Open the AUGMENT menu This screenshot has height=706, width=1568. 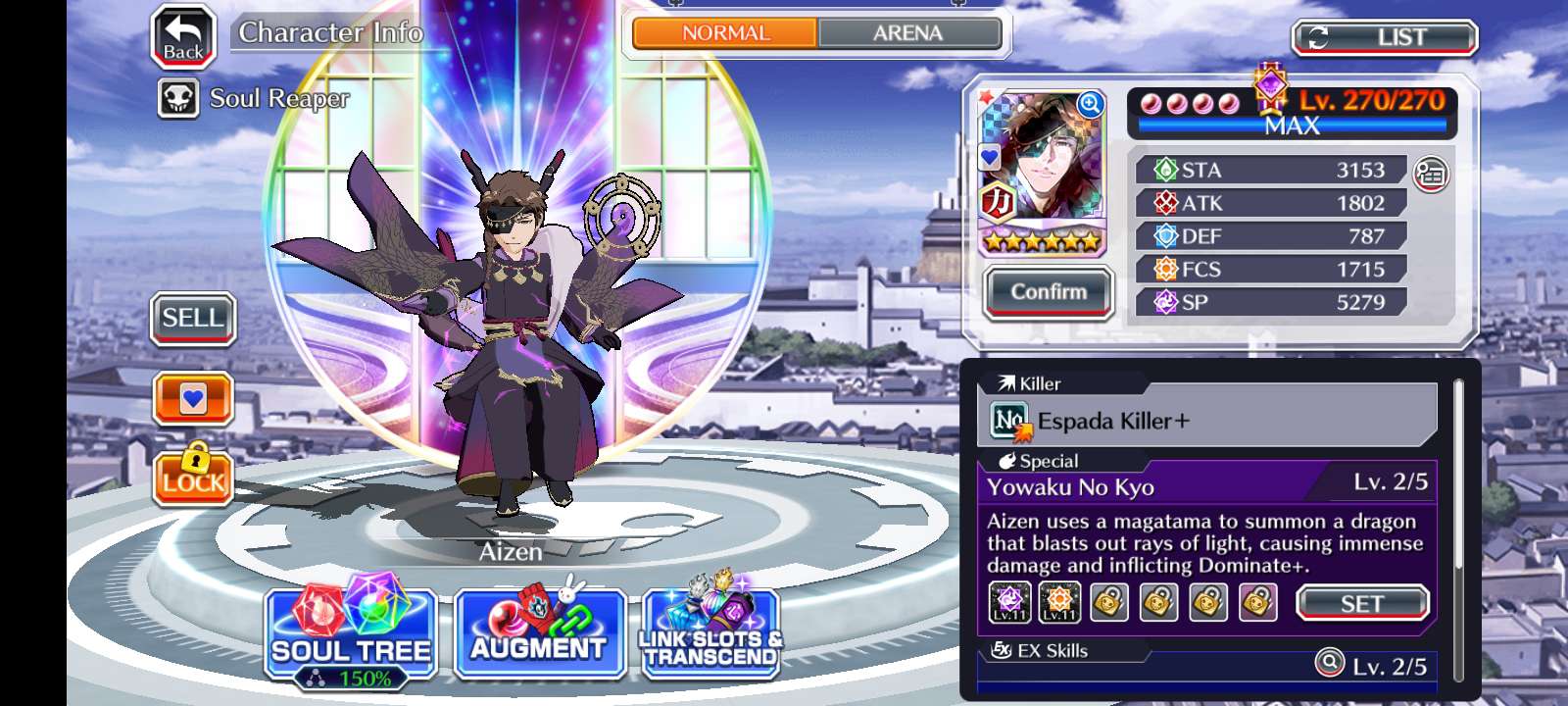coord(539,633)
